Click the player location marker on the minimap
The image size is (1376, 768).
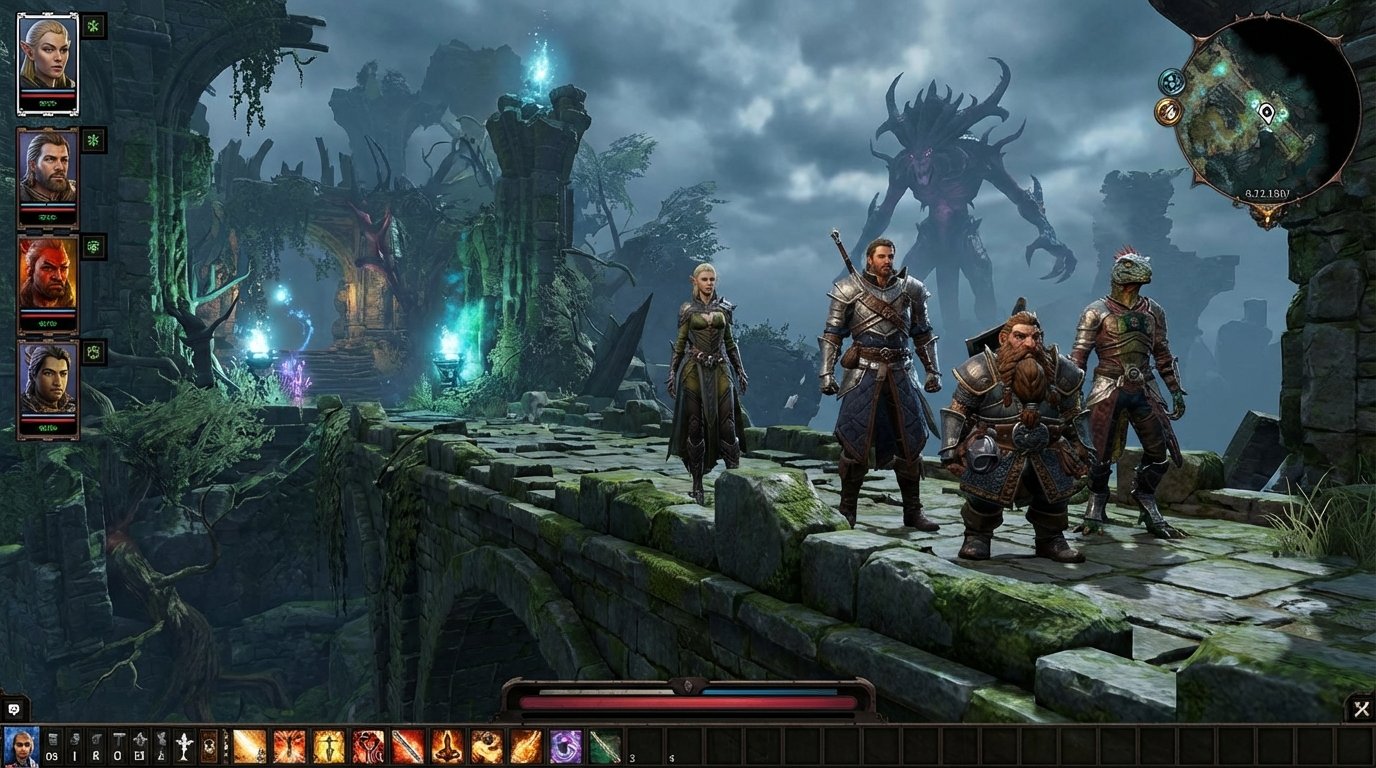click(x=1266, y=113)
